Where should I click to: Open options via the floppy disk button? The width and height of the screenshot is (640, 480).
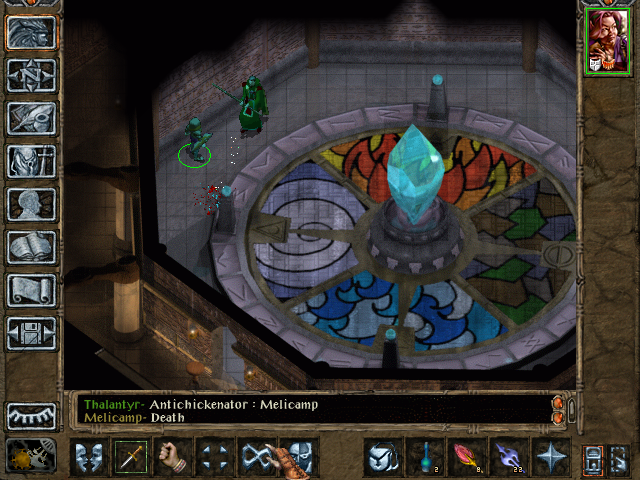click(31, 333)
